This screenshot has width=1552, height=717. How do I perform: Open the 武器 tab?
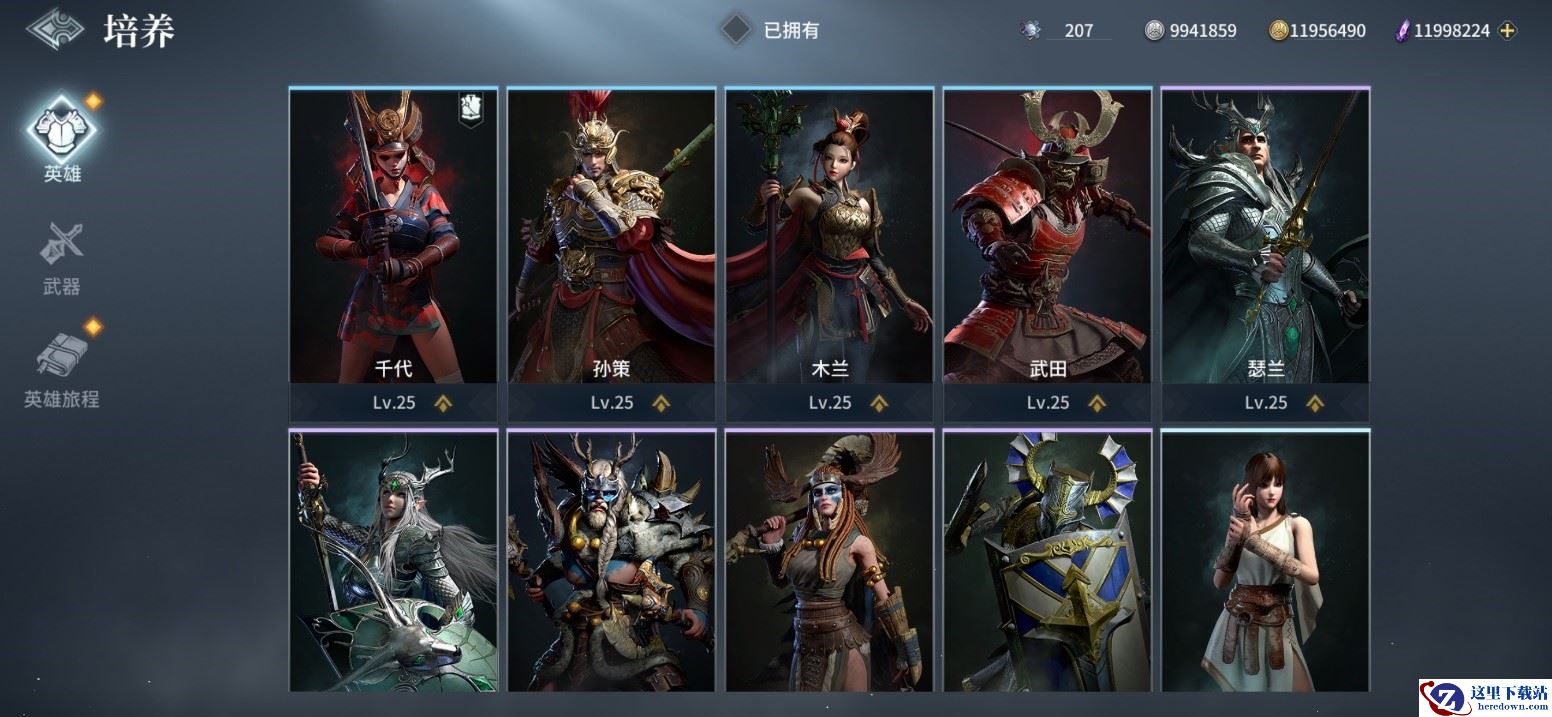pyautogui.click(x=62, y=257)
